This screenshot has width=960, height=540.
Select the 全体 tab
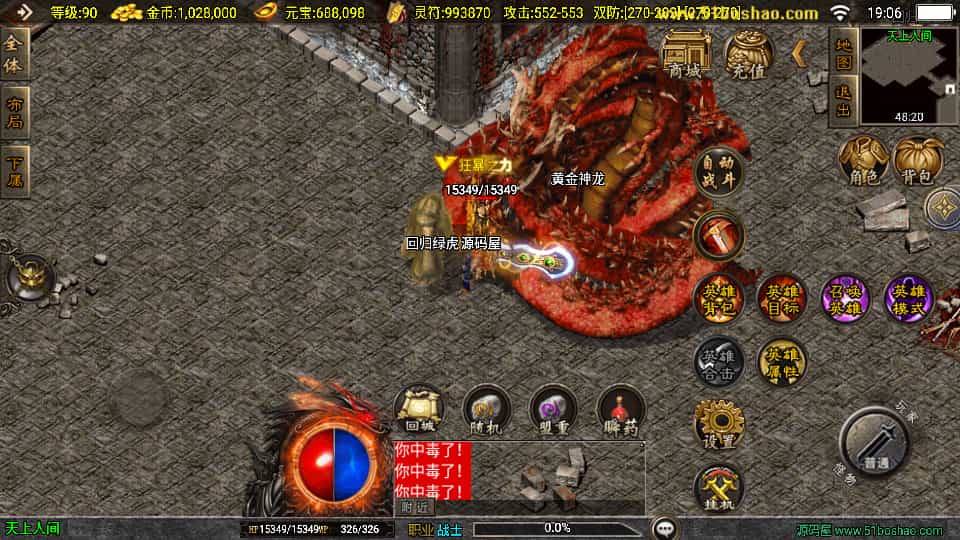[x=15, y=53]
